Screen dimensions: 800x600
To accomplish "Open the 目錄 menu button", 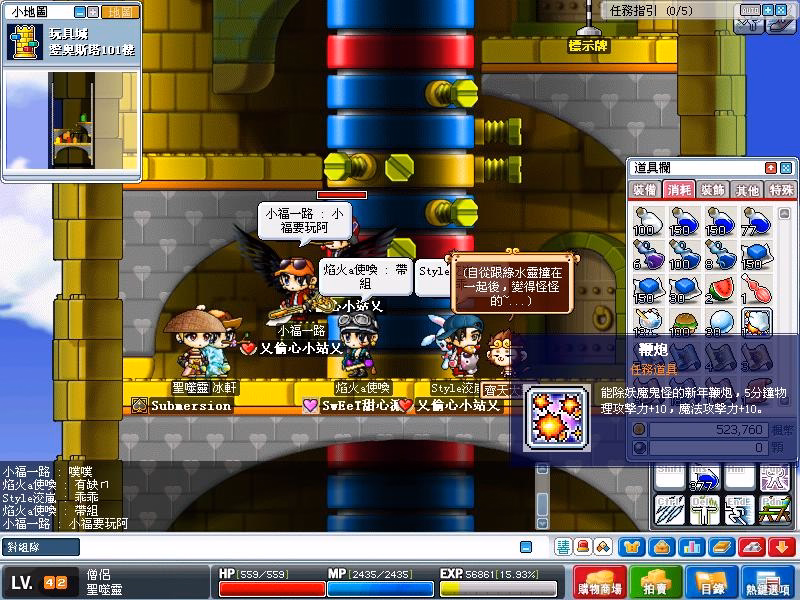I will (x=711, y=585).
